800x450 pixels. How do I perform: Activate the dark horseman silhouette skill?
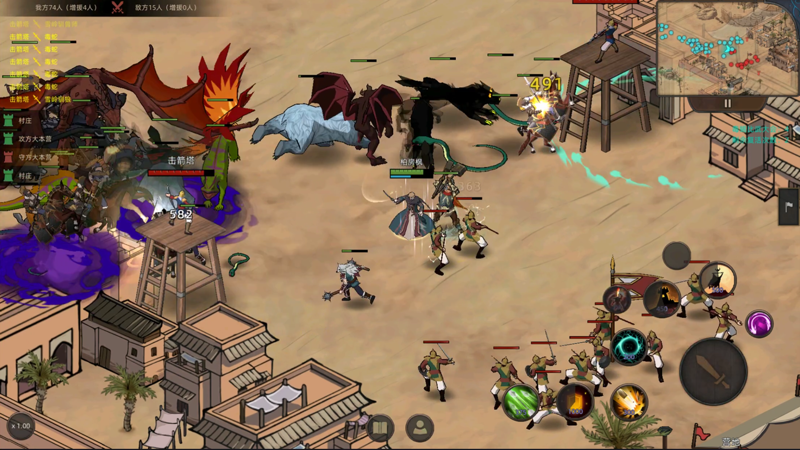pyautogui.click(x=661, y=297)
